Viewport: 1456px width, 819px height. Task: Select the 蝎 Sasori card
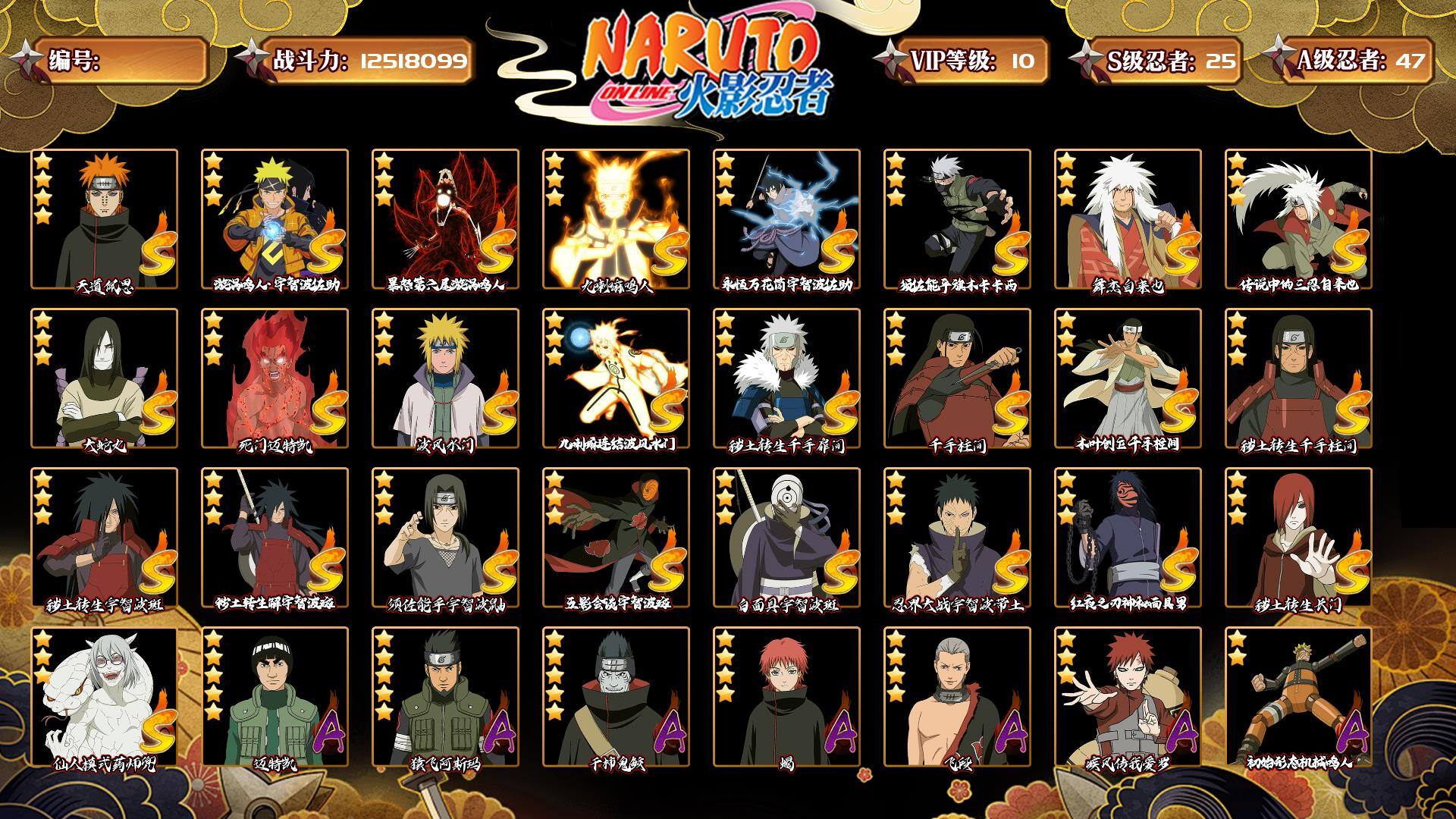coord(786,697)
